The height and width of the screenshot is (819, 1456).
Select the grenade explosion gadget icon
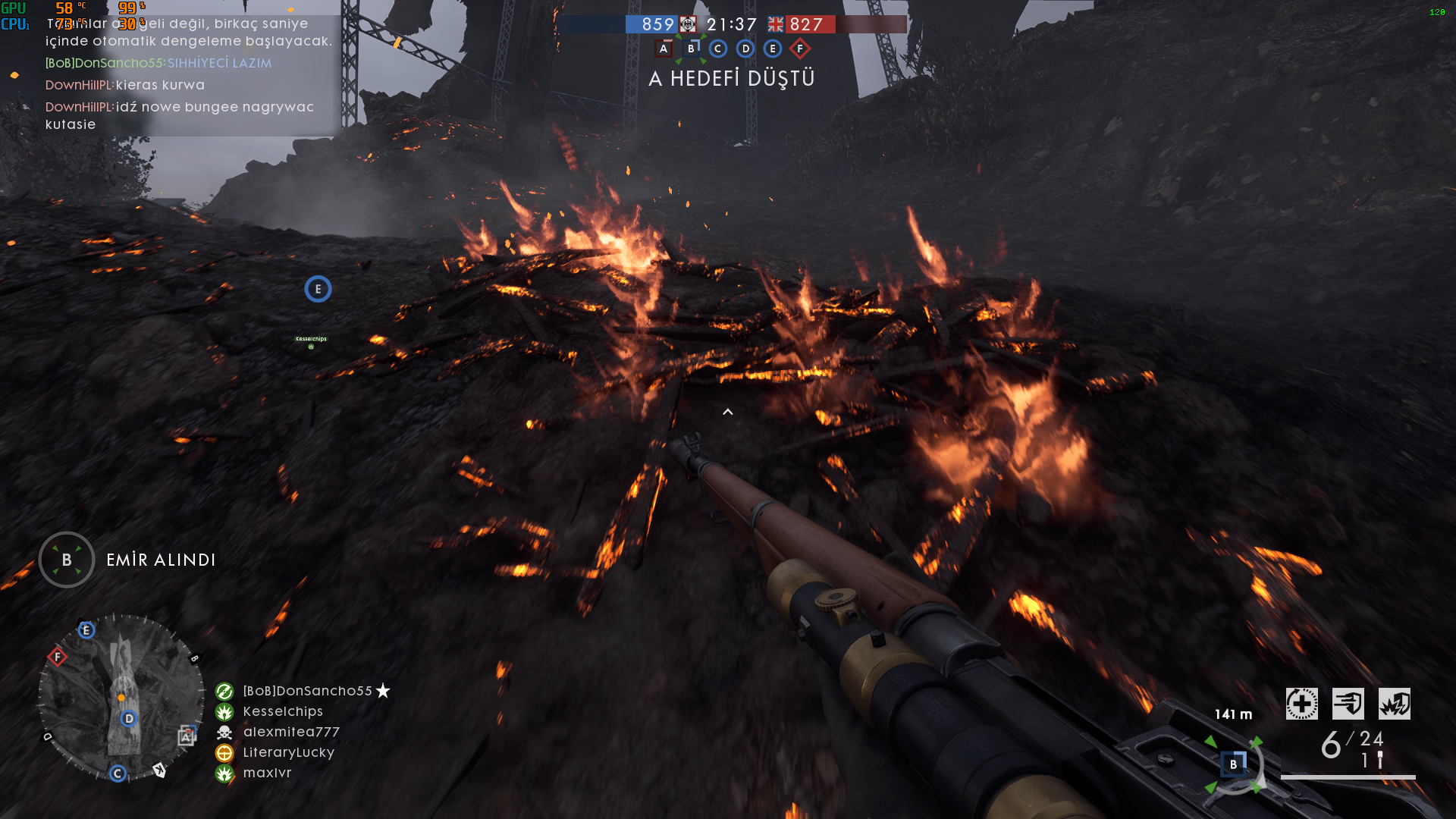click(1394, 704)
